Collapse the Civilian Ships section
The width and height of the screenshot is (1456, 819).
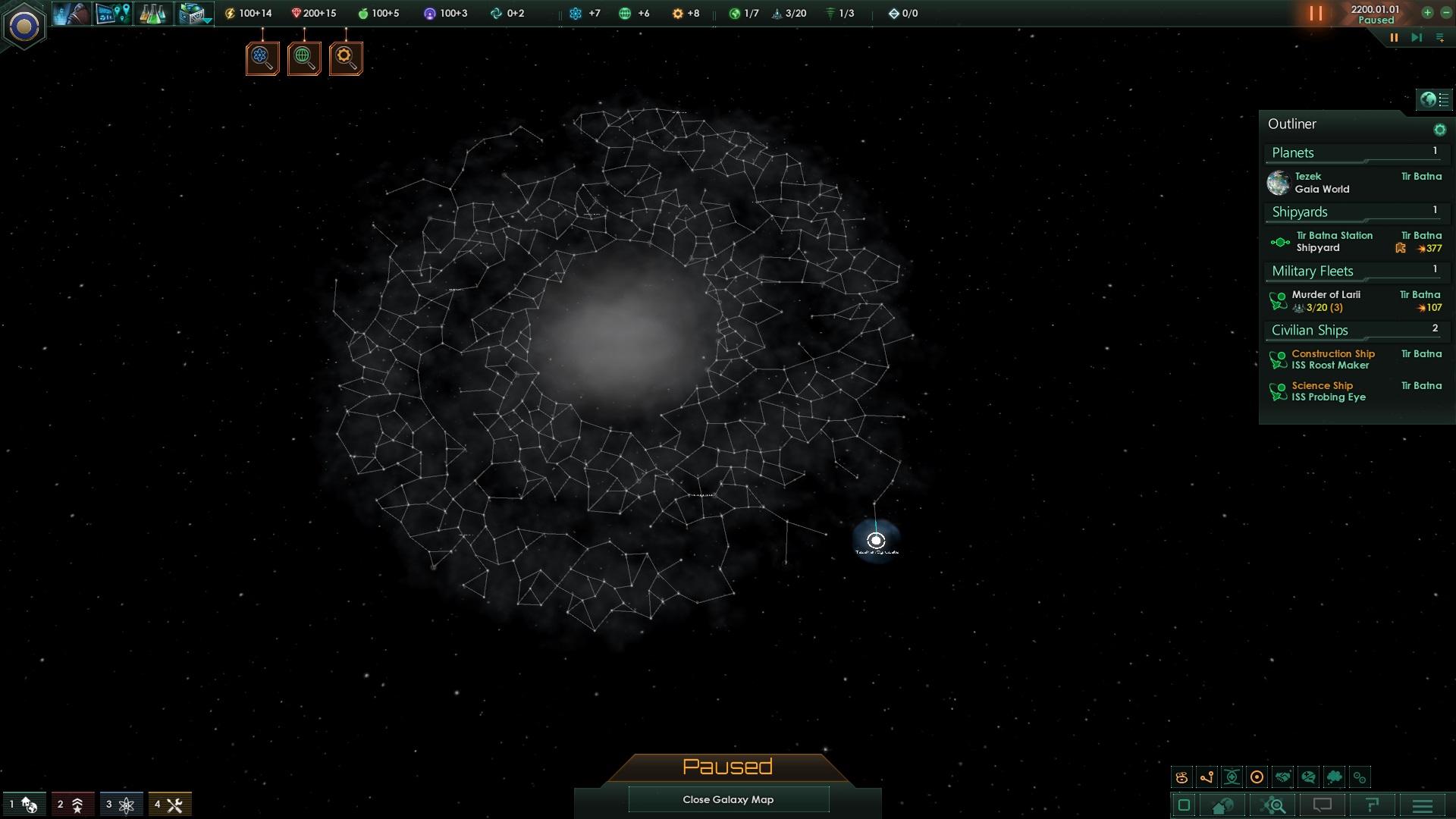[x=1309, y=330]
